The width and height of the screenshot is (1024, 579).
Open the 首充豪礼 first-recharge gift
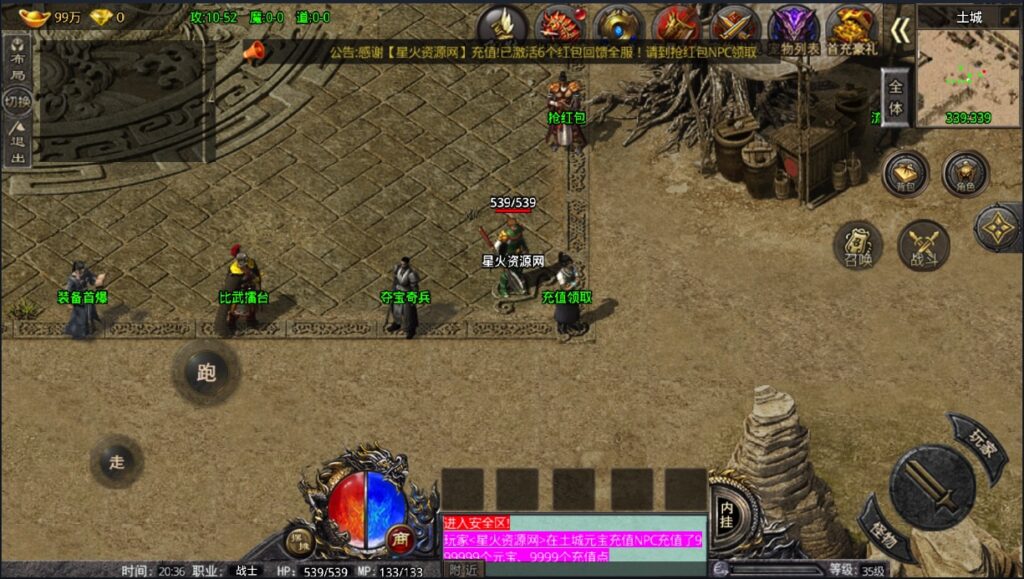pos(851,30)
